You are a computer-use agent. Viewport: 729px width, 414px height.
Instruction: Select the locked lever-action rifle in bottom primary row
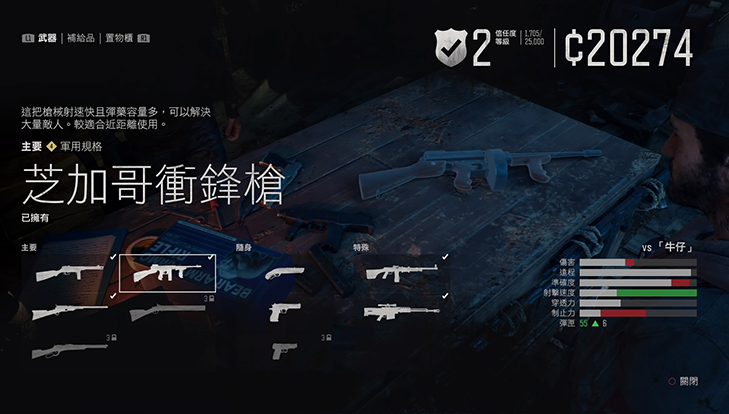(68, 351)
